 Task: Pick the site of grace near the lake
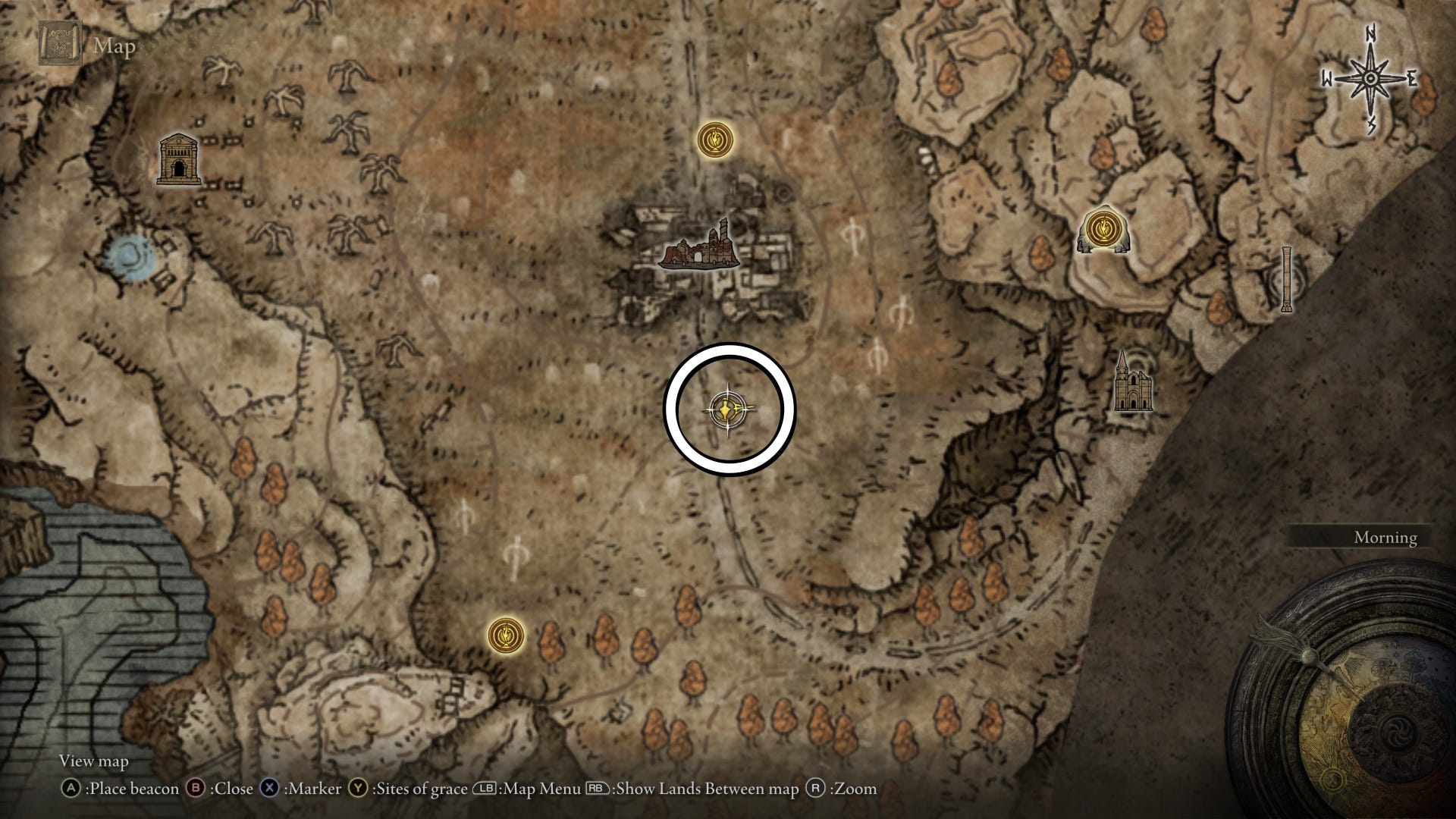506,634
